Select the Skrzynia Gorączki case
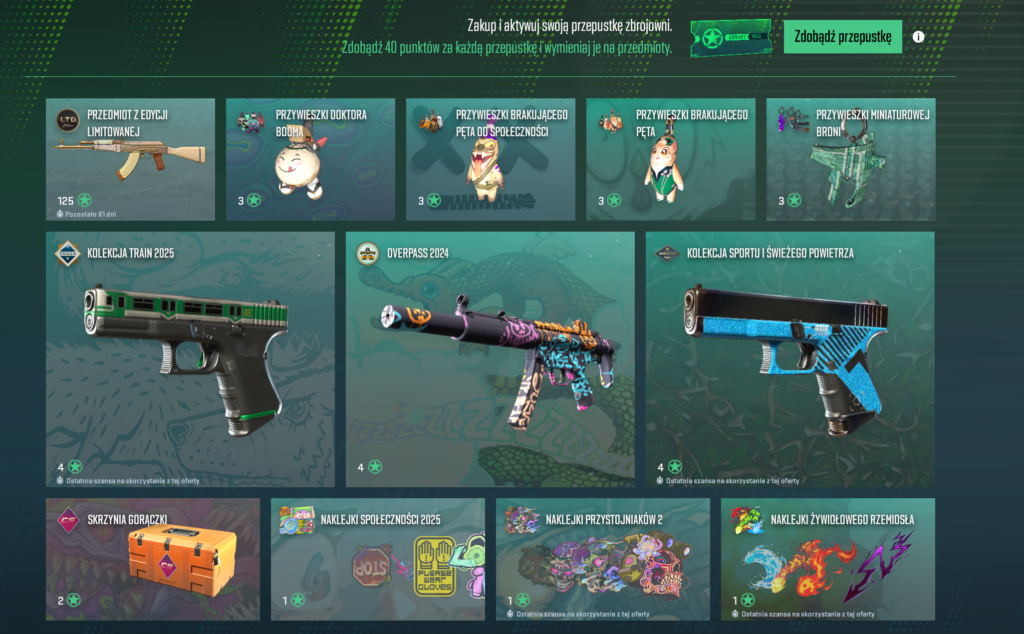The width and height of the screenshot is (1024, 634). pyautogui.click(x=152, y=559)
